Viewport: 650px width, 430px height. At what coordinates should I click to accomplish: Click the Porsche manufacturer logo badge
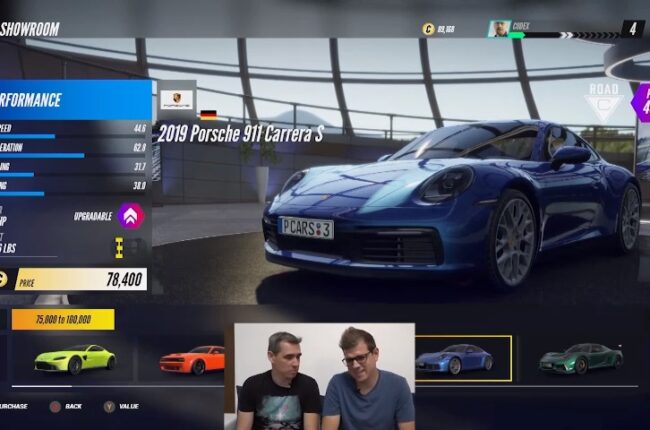177,100
